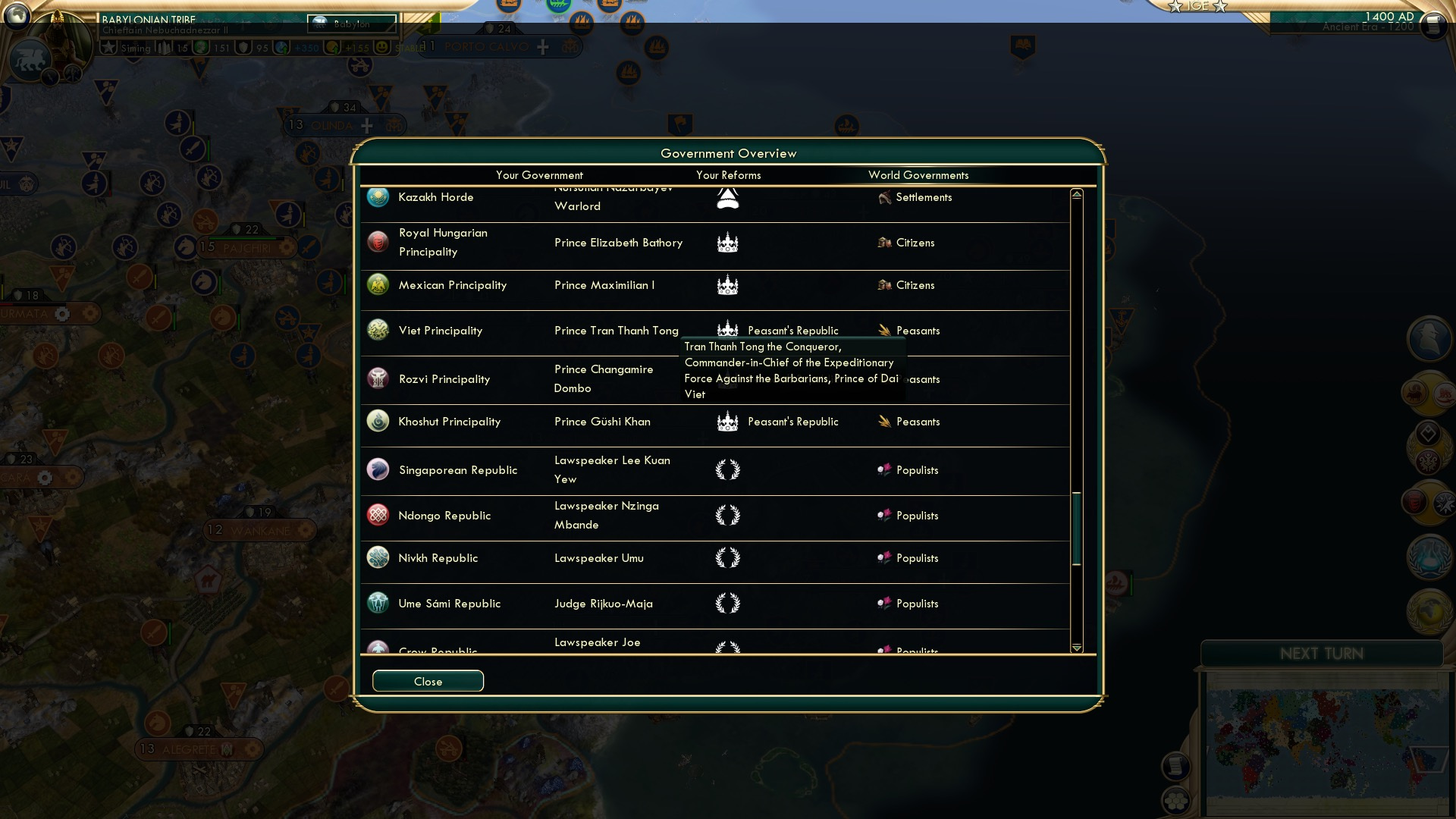
Task: Click the scrollbar down arrow in the overview list
Action: (x=1076, y=648)
